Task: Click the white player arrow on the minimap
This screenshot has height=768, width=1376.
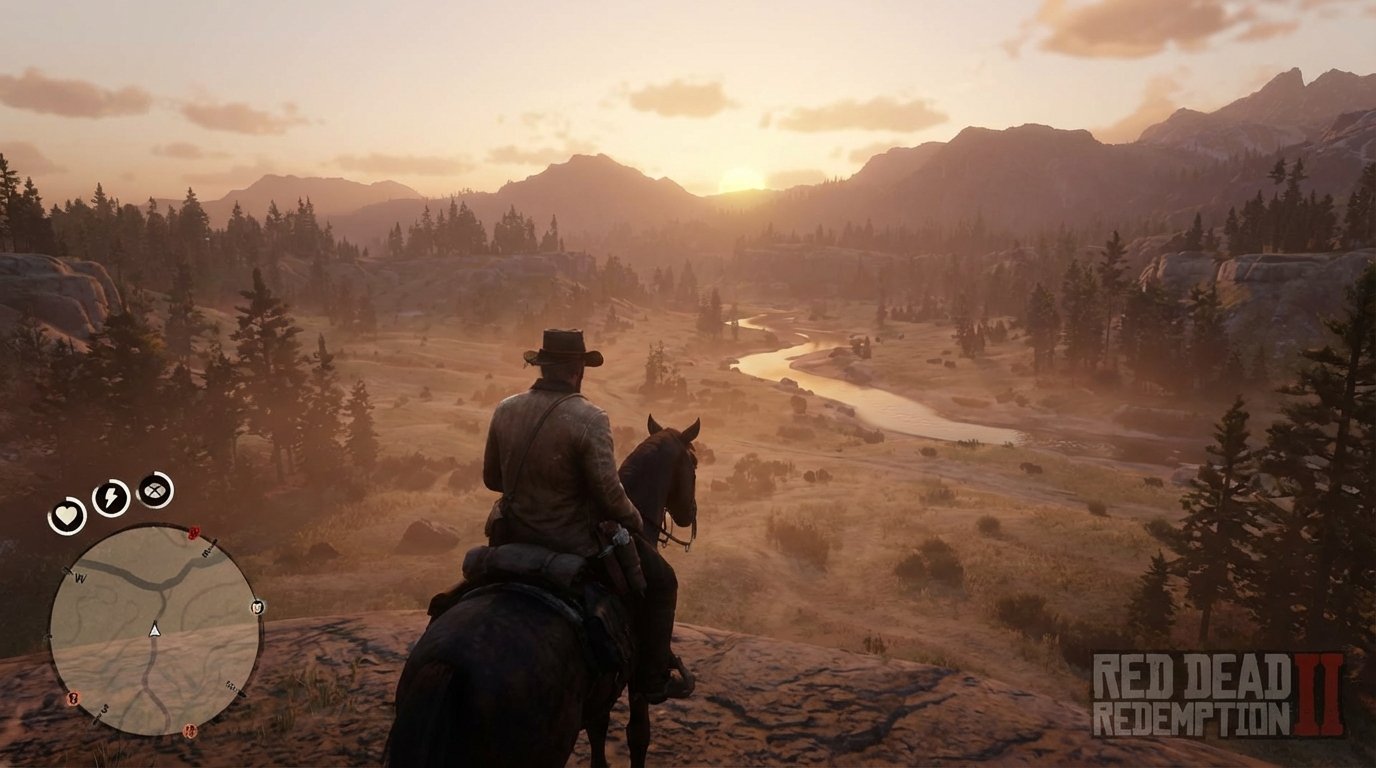Action: click(x=155, y=631)
